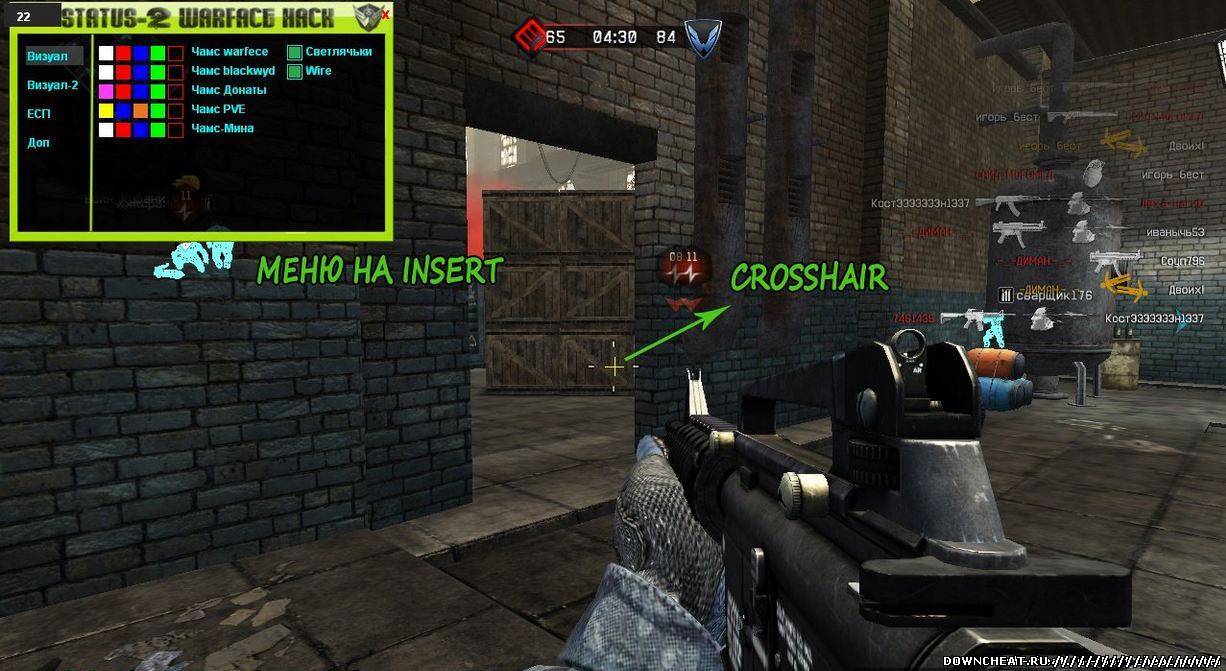The width and height of the screenshot is (1226, 671).
Task: Switch to the Доп tab
Action: [x=39, y=143]
